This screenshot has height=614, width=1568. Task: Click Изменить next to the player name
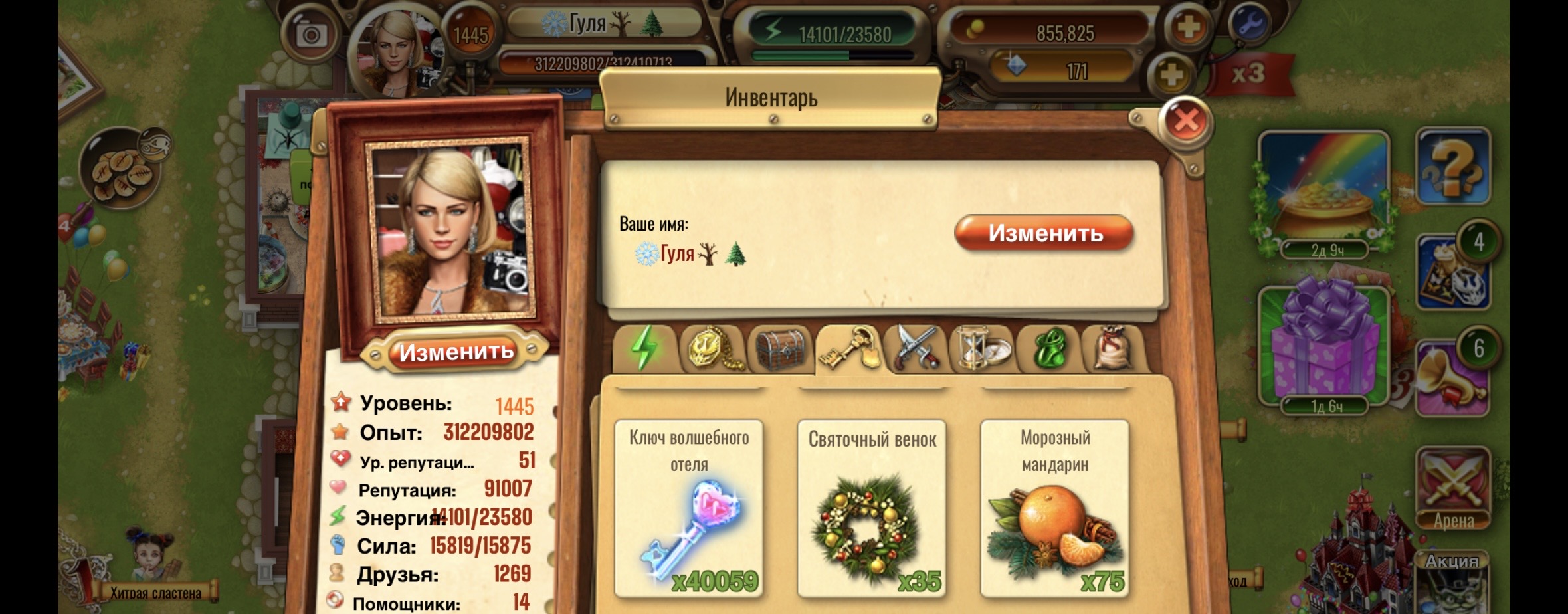click(x=1044, y=233)
